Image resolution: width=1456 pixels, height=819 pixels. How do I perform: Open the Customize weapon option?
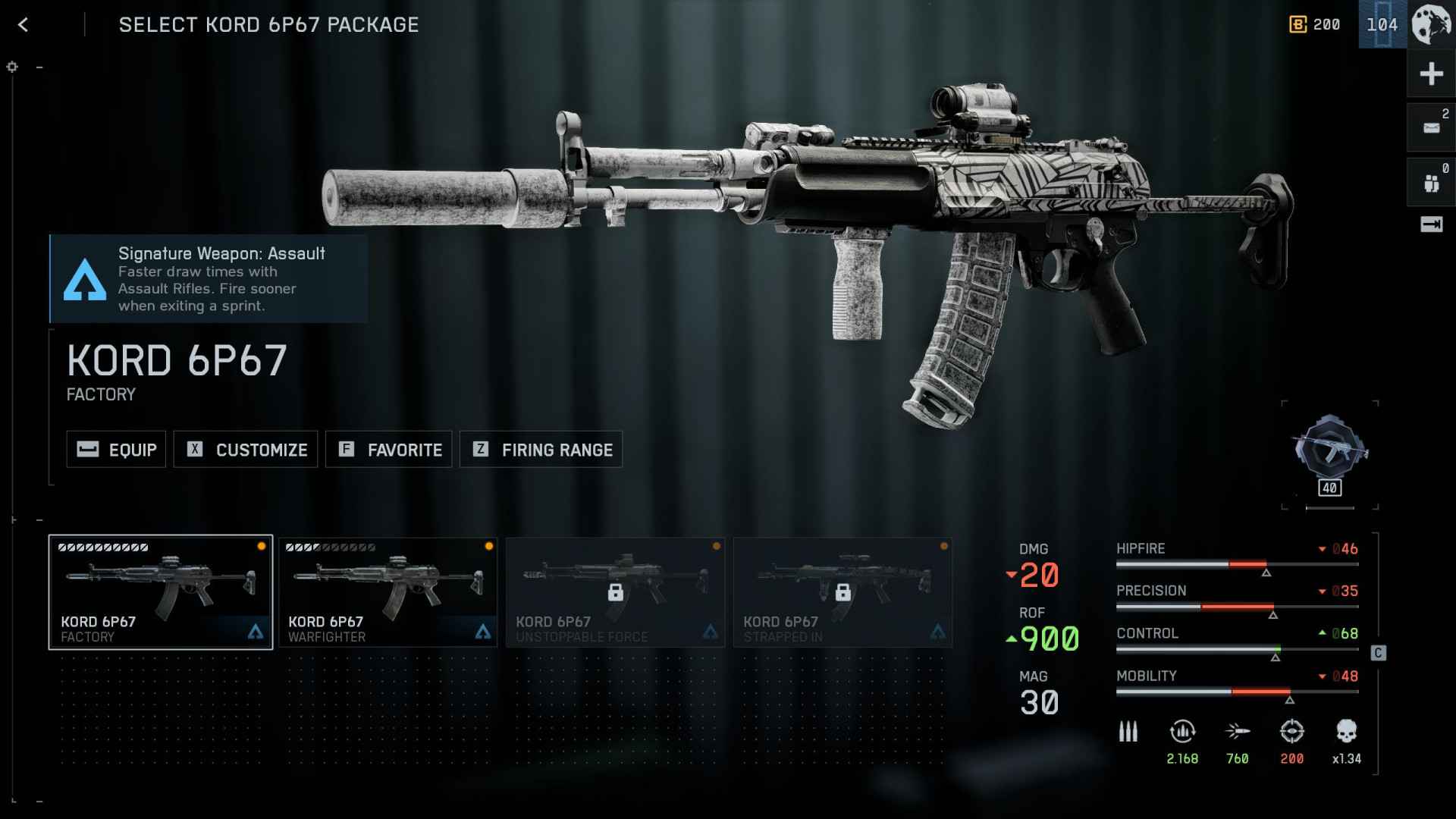[x=246, y=450]
